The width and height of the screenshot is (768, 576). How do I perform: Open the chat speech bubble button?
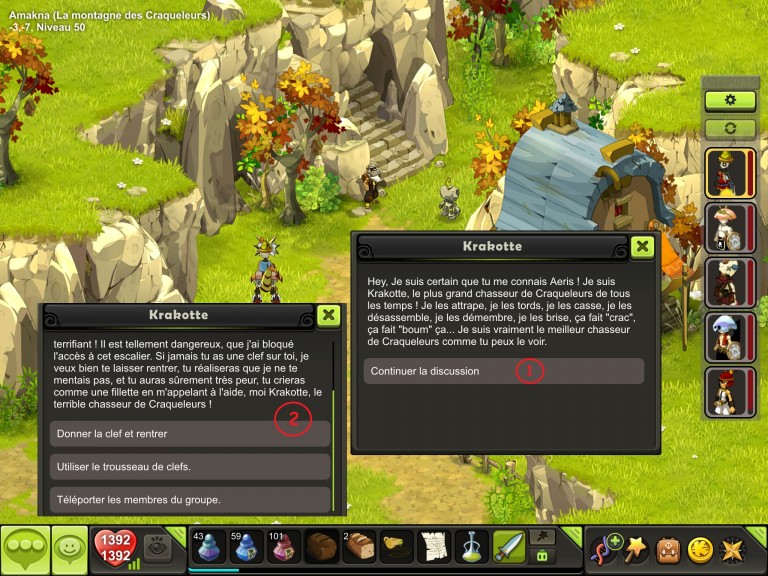pyautogui.click(x=25, y=549)
